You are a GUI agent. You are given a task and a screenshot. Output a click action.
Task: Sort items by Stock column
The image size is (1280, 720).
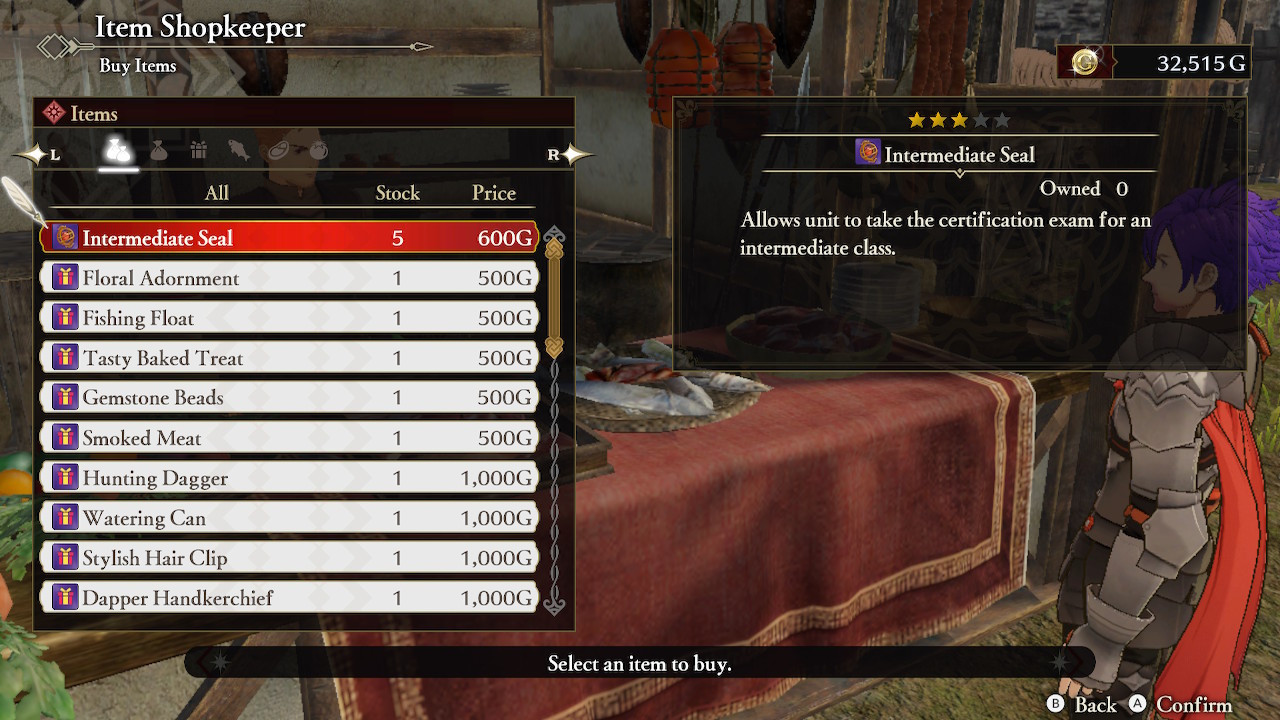397,193
